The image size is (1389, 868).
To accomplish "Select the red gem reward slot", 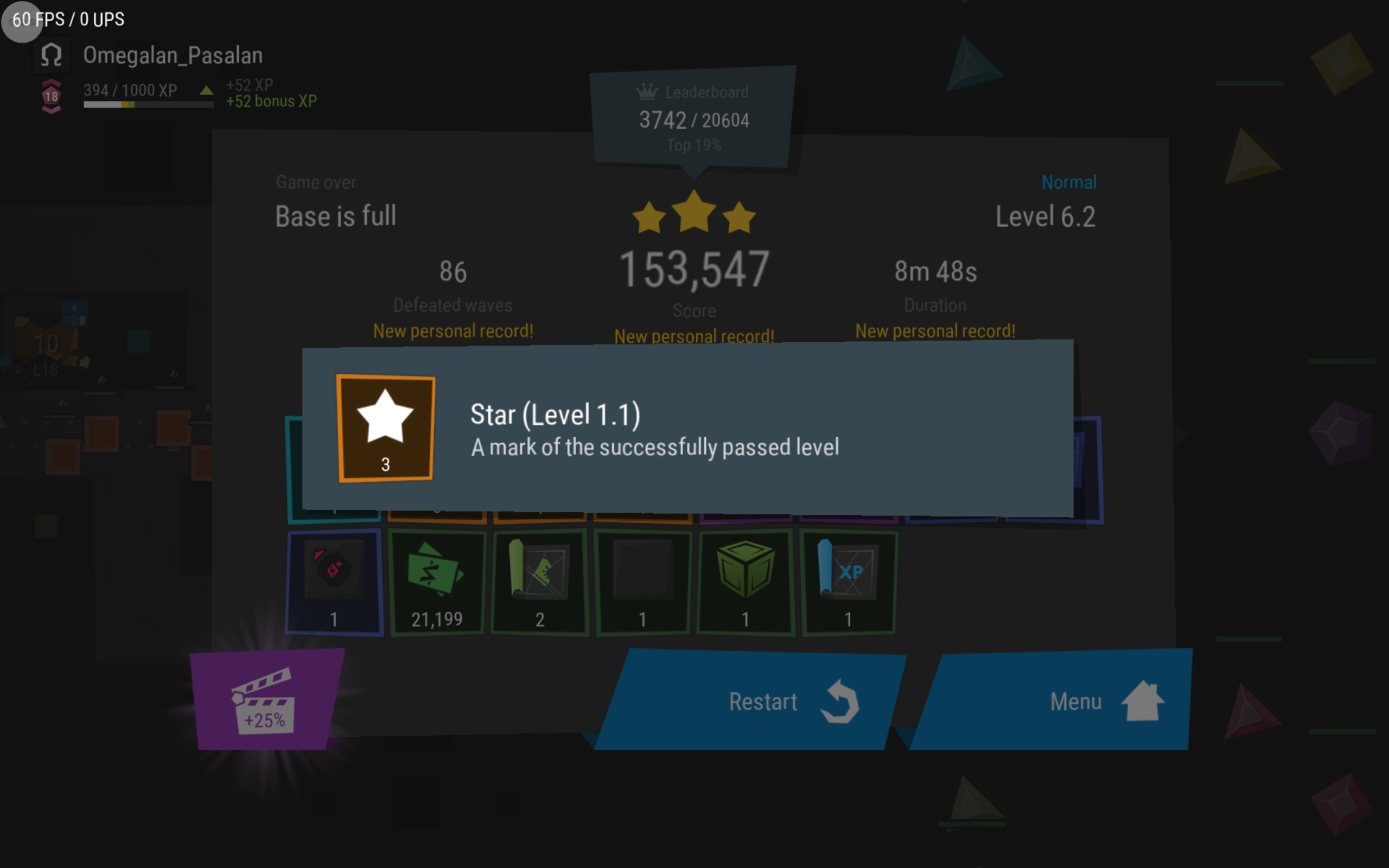I will [334, 582].
